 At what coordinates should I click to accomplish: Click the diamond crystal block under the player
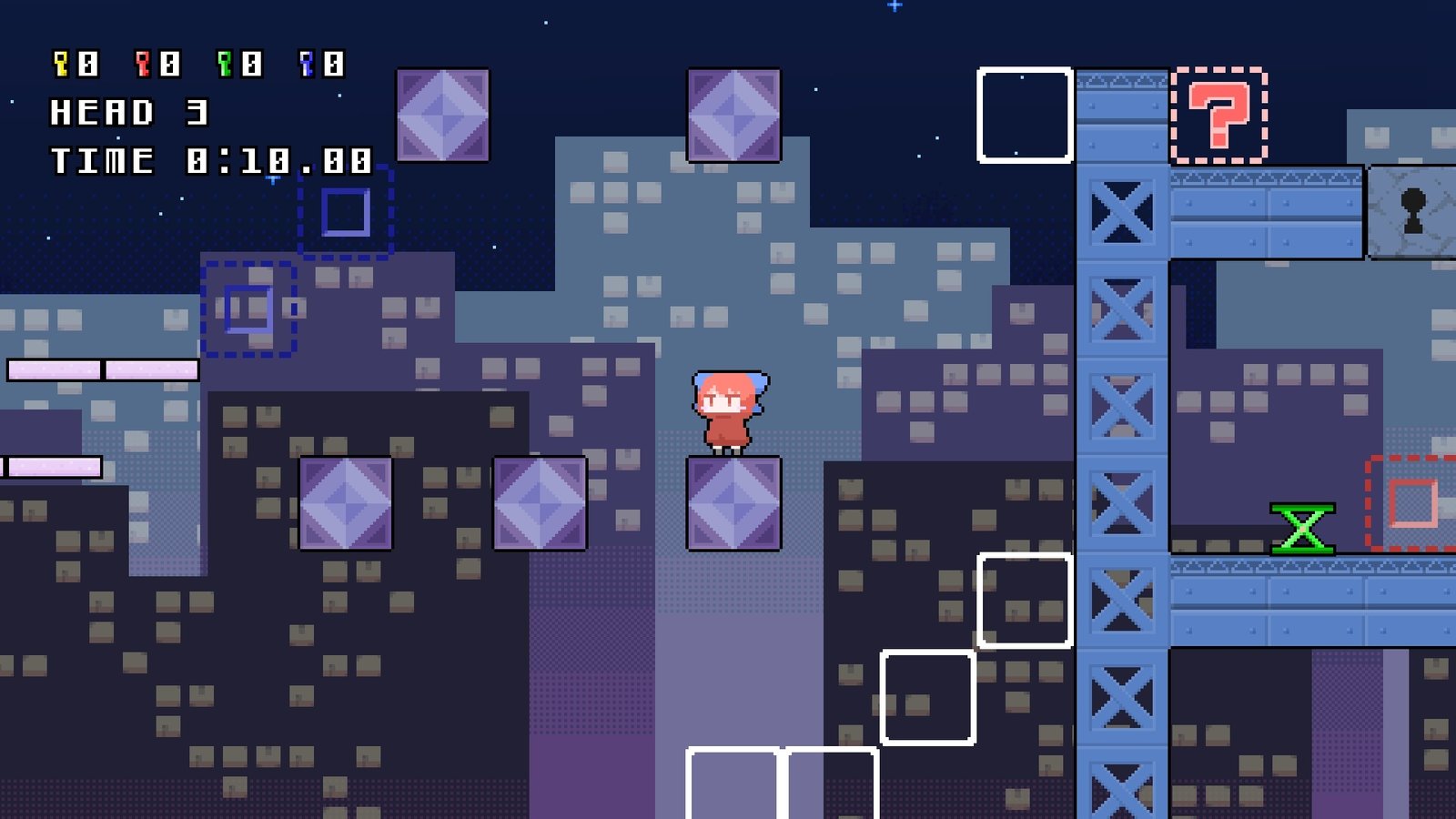coord(733,505)
